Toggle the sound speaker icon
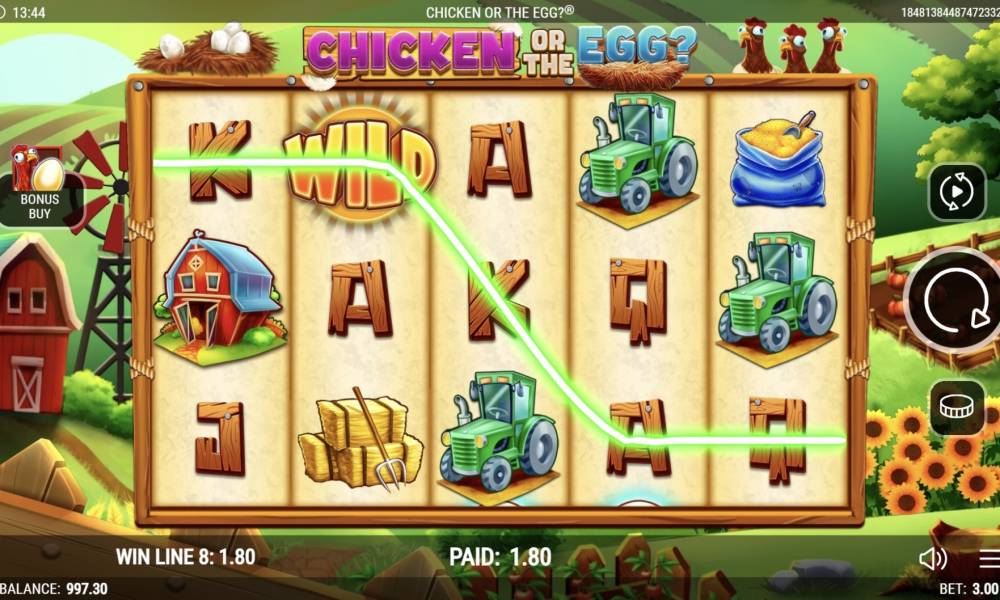Screen dimensions: 1000x600 point(932,559)
